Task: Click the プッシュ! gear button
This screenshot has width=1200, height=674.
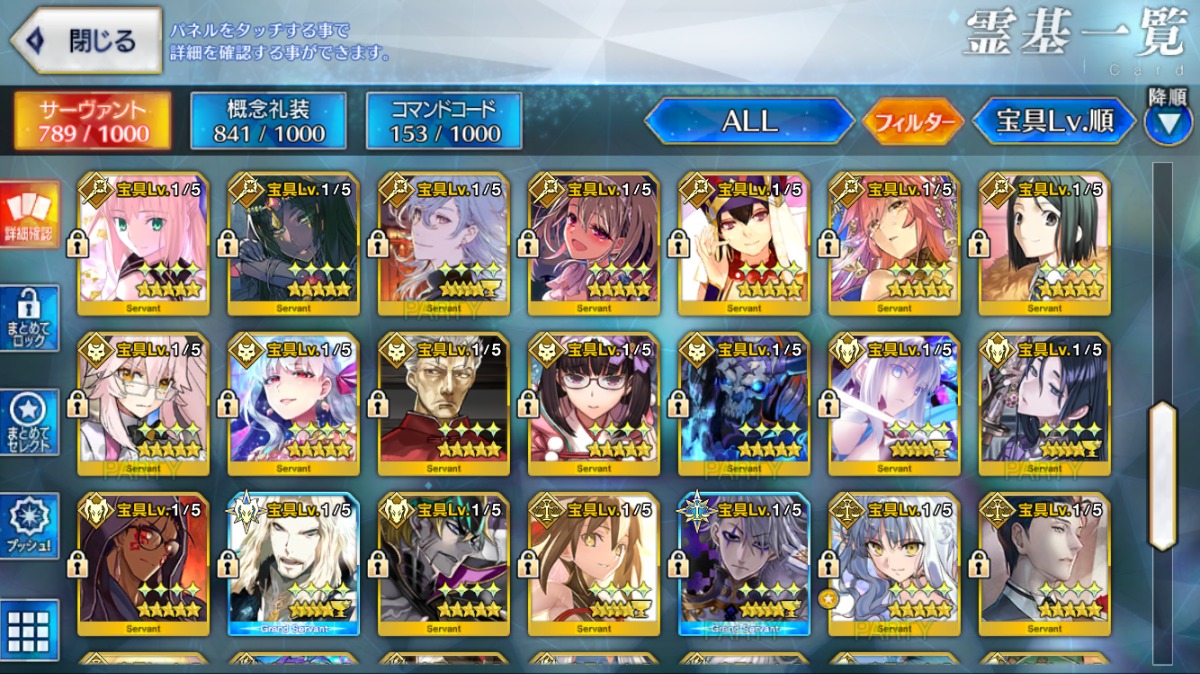Action: coord(29,526)
